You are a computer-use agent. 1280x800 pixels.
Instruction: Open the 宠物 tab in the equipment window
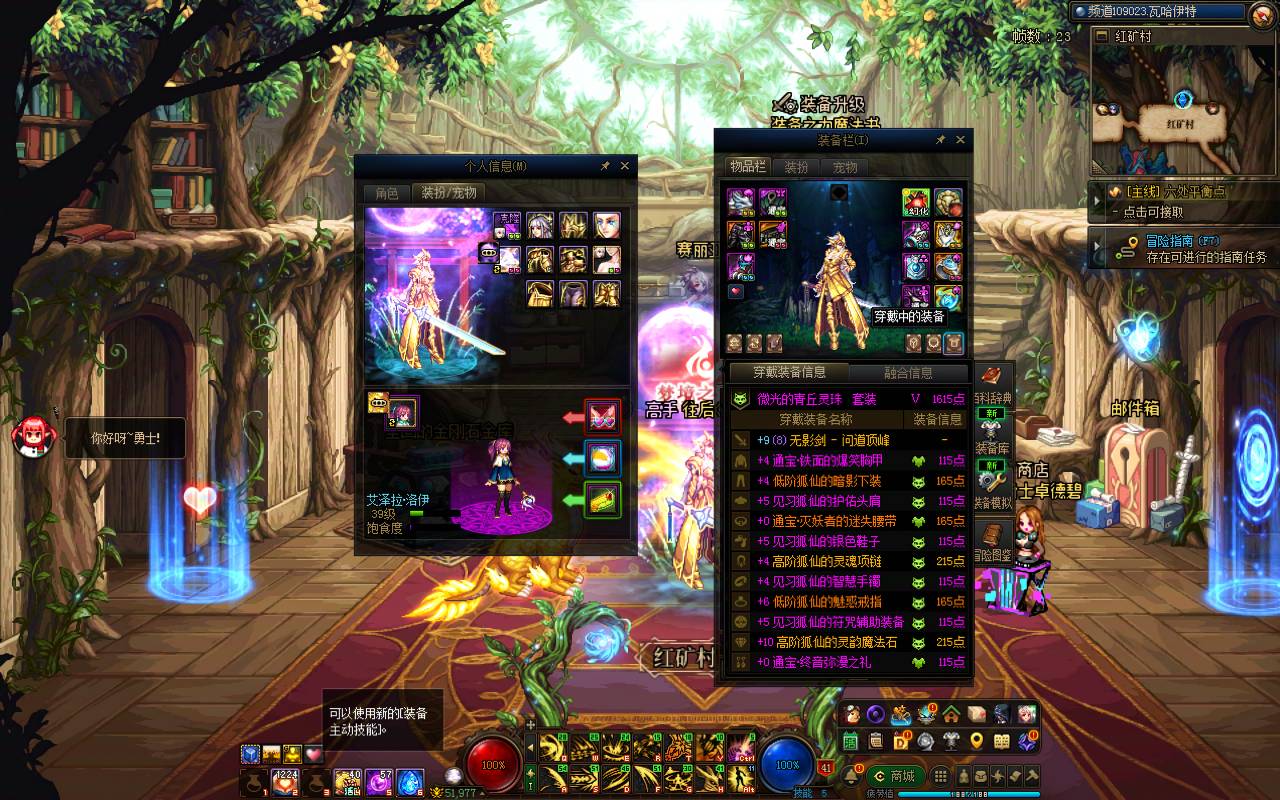pyautogui.click(x=845, y=167)
